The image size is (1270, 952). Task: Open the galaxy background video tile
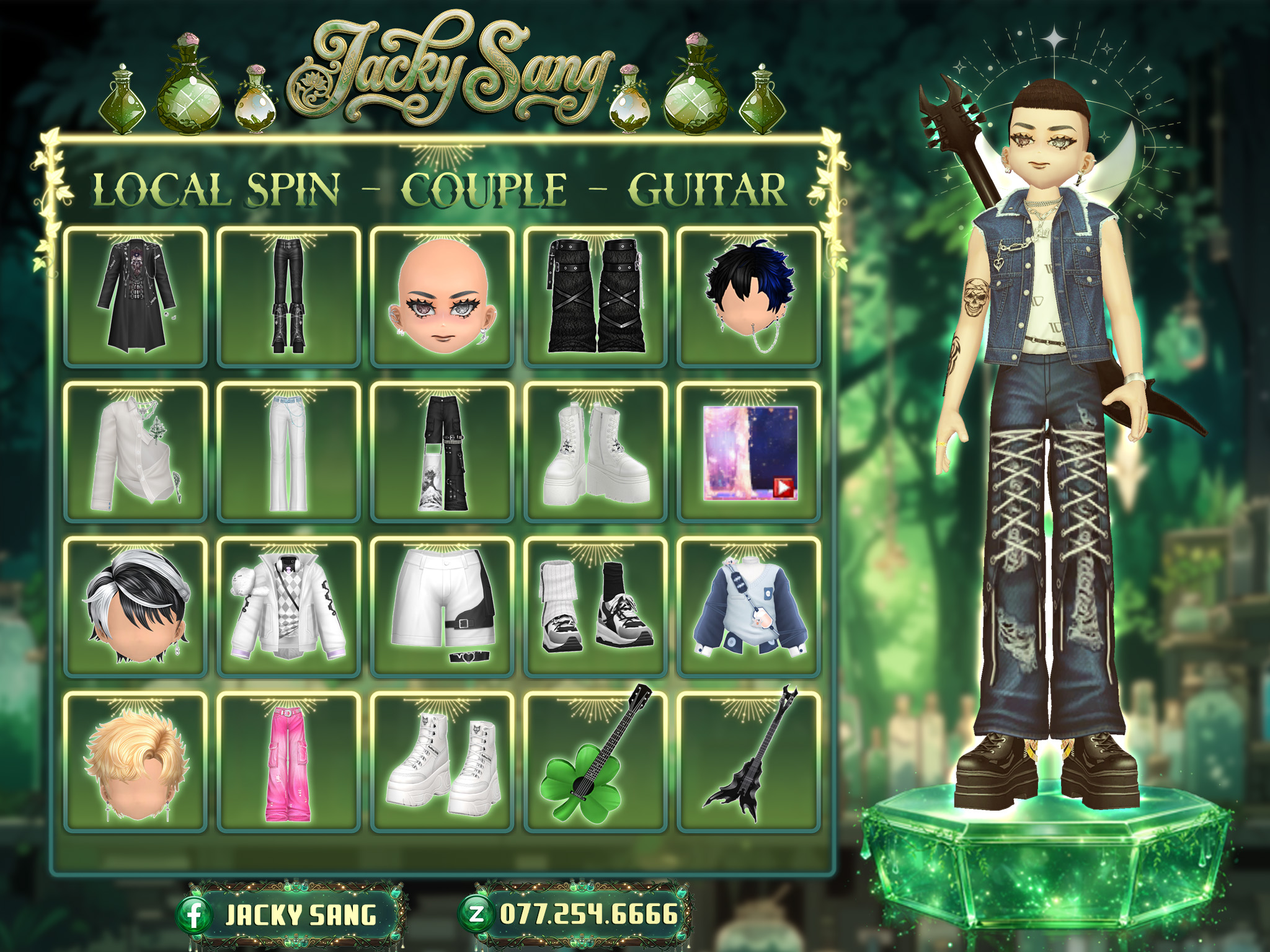750,452
